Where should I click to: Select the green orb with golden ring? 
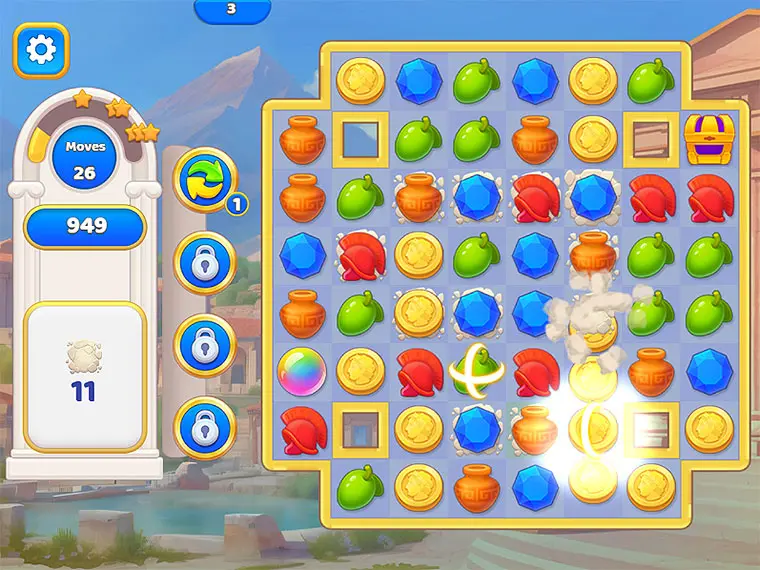476,371
